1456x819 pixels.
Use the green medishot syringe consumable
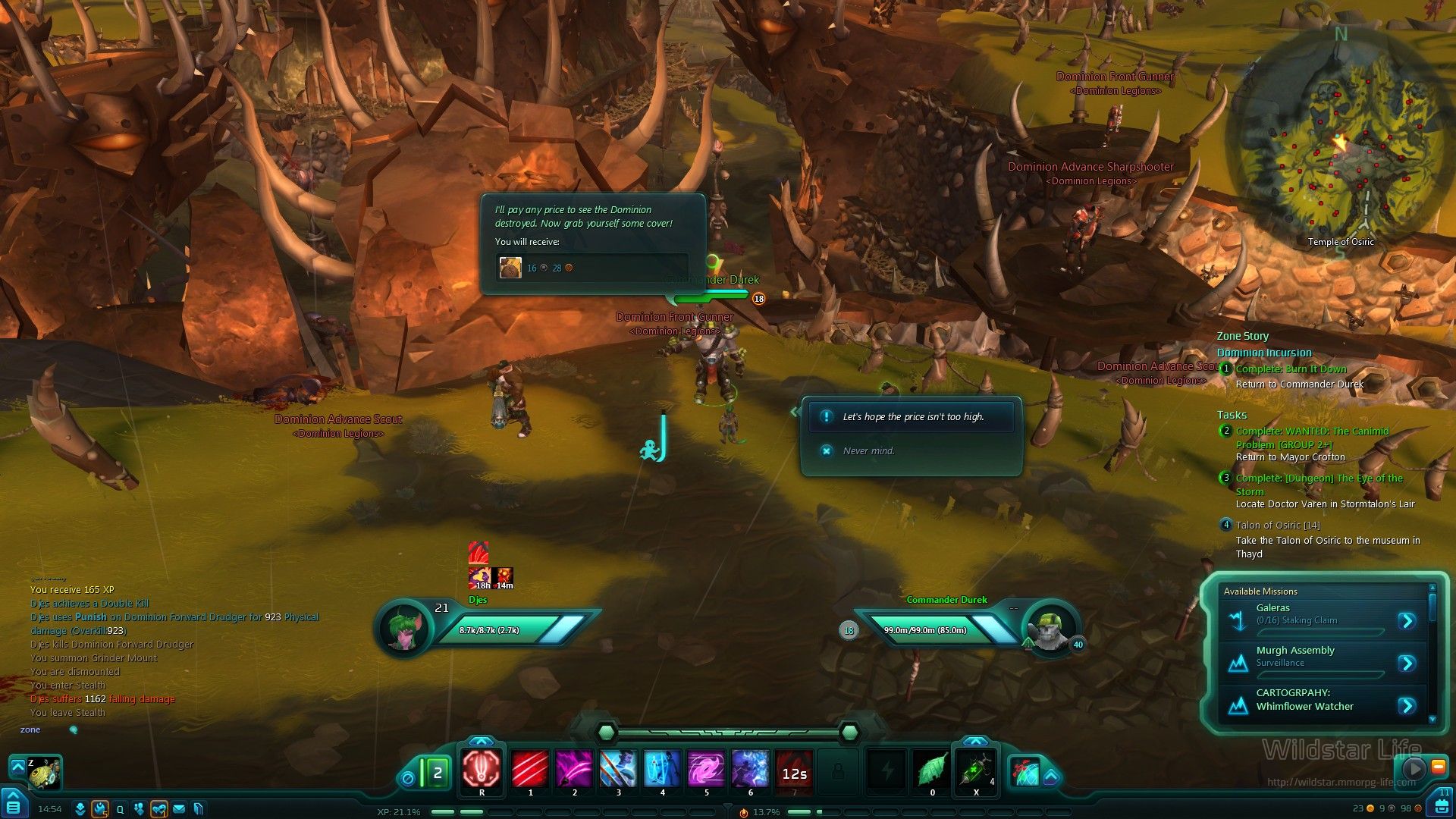pyautogui.click(x=975, y=770)
